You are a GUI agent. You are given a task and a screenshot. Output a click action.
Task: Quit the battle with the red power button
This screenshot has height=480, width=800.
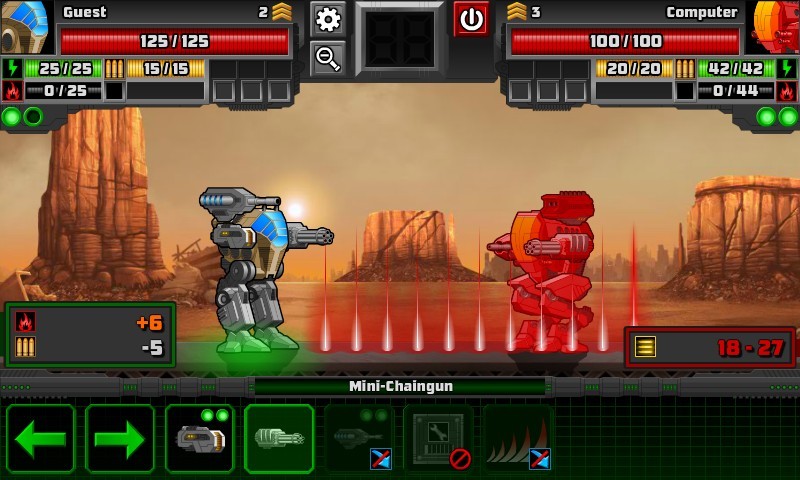click(471, 18)
